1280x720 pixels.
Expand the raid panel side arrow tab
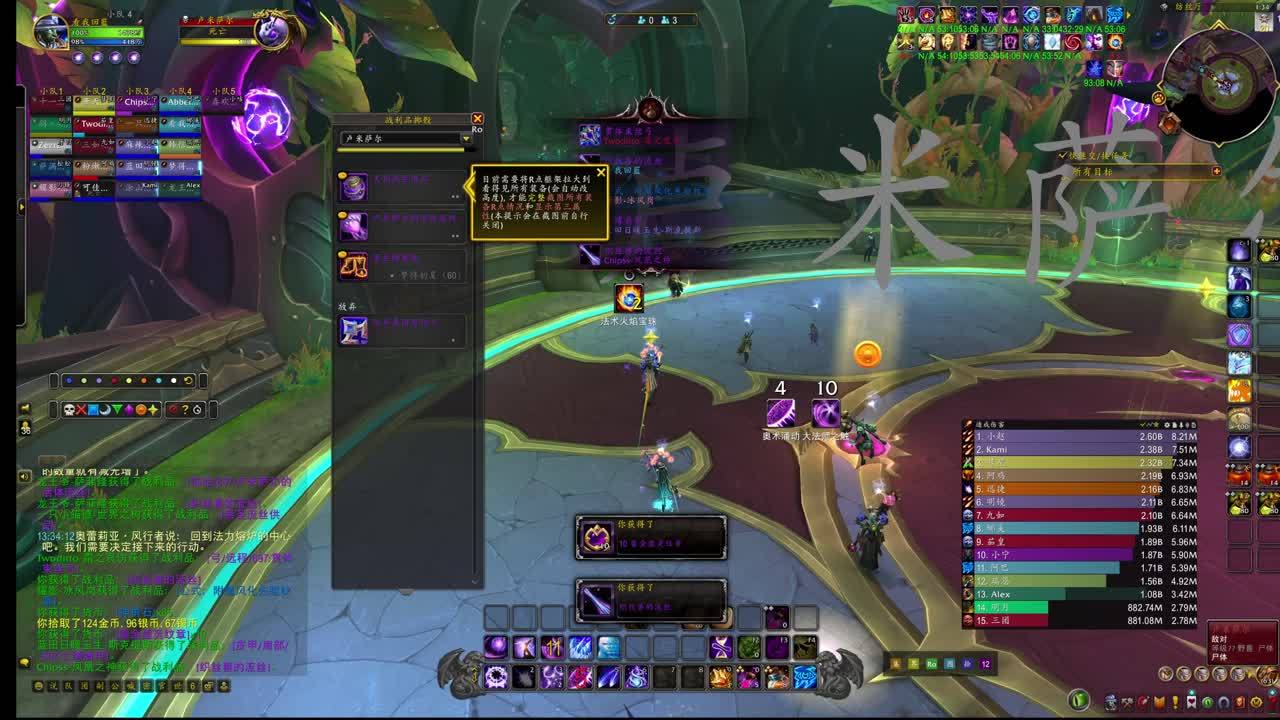tap(21, 207)
